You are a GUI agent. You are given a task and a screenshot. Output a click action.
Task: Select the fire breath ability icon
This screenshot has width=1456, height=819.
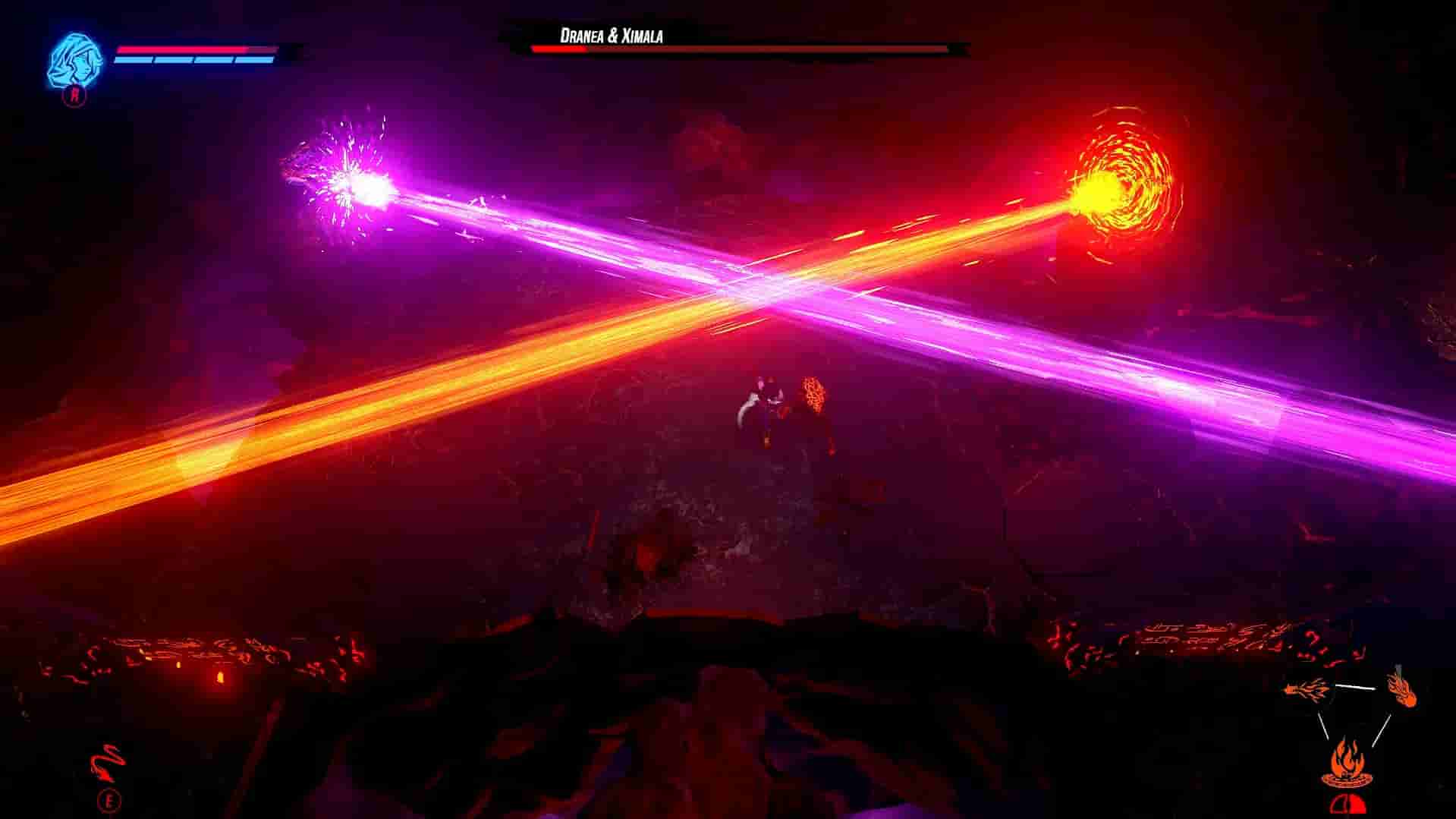pos(1305,688)
